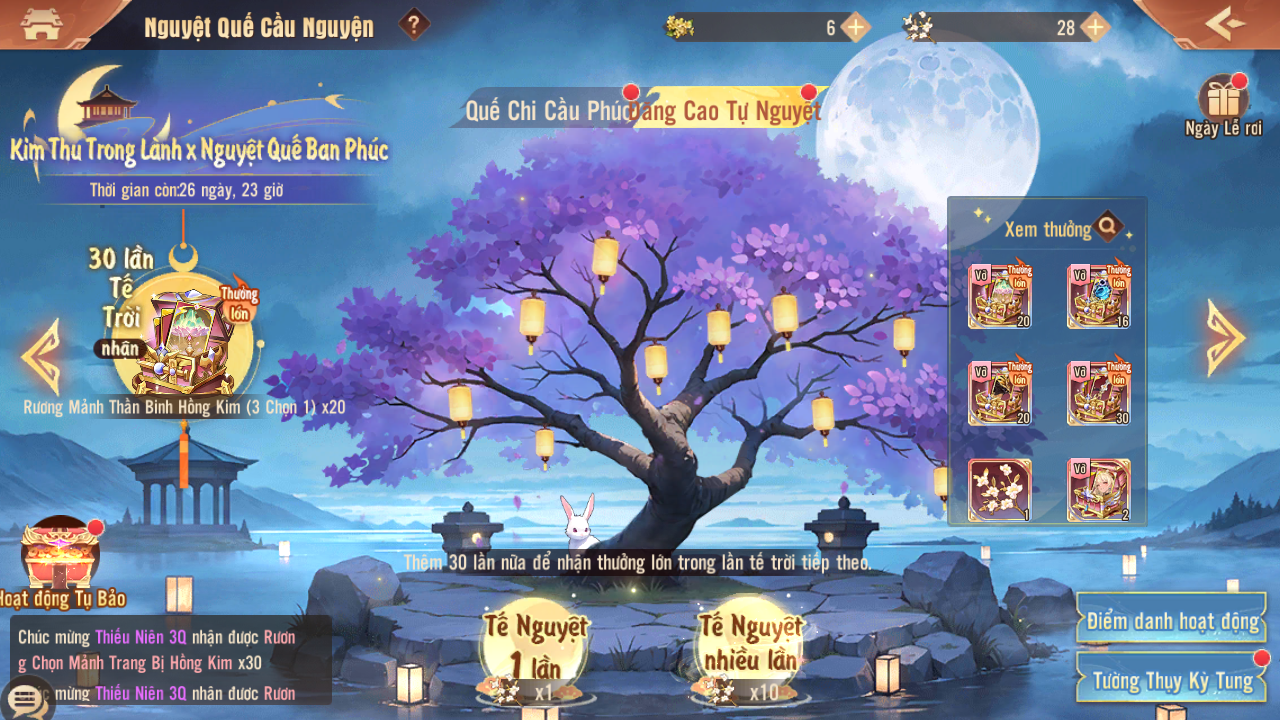Image resolution: width=1280 pixels, height=720 pixels.
Task: Open the chat bubble icon
Action: [x=27, y=699]
